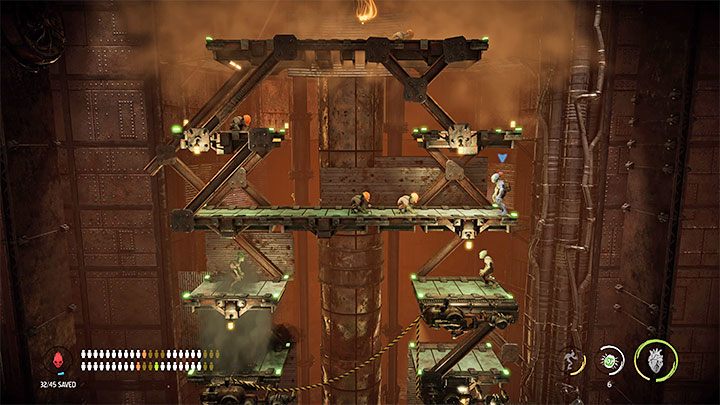Click the heart health icon
Image resolution: width=720 pixels, height=405 pixels.
656,361
